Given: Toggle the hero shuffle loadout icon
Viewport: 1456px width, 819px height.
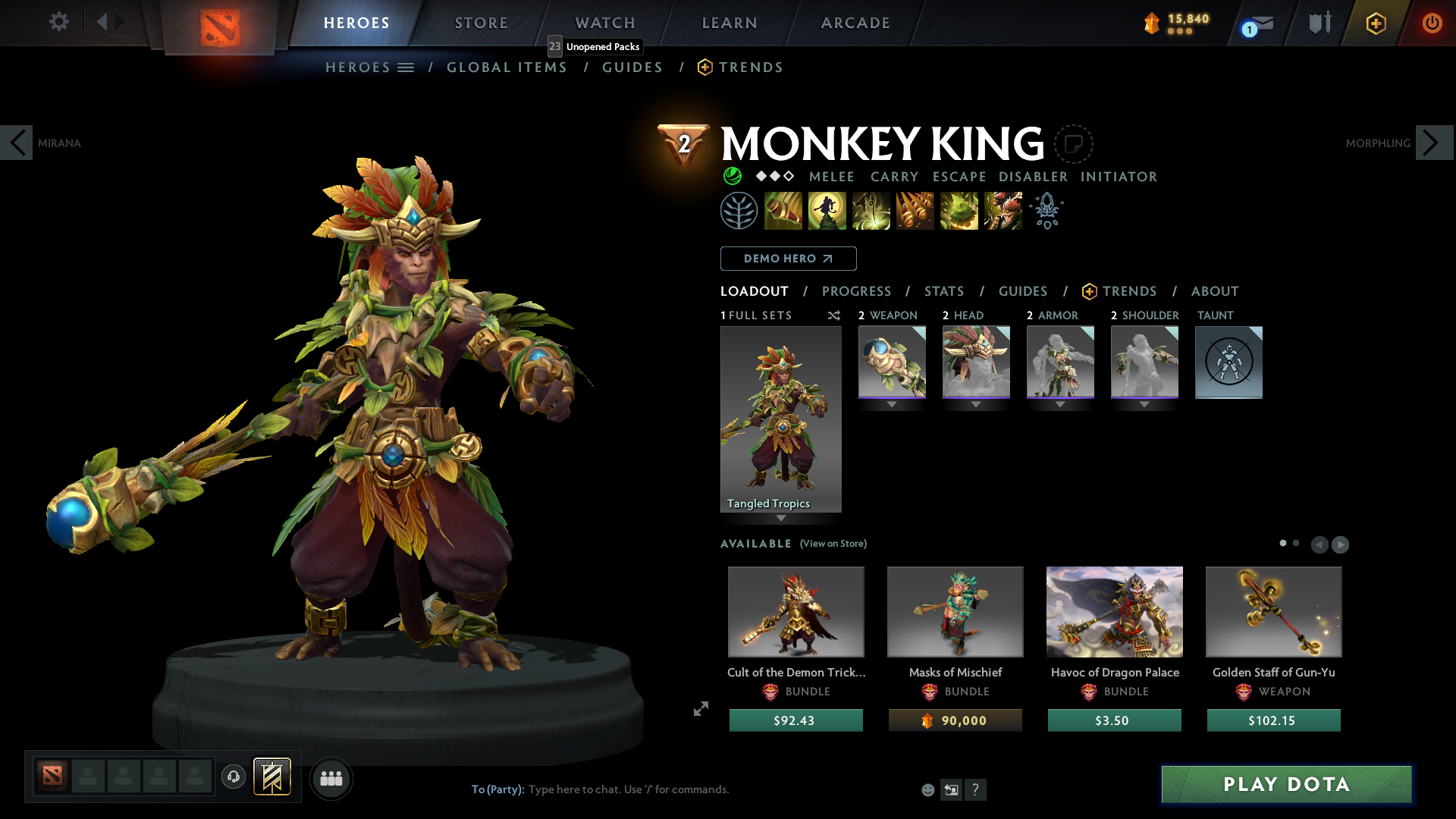Looking at the screenshot, I should (x=833, y=315).
